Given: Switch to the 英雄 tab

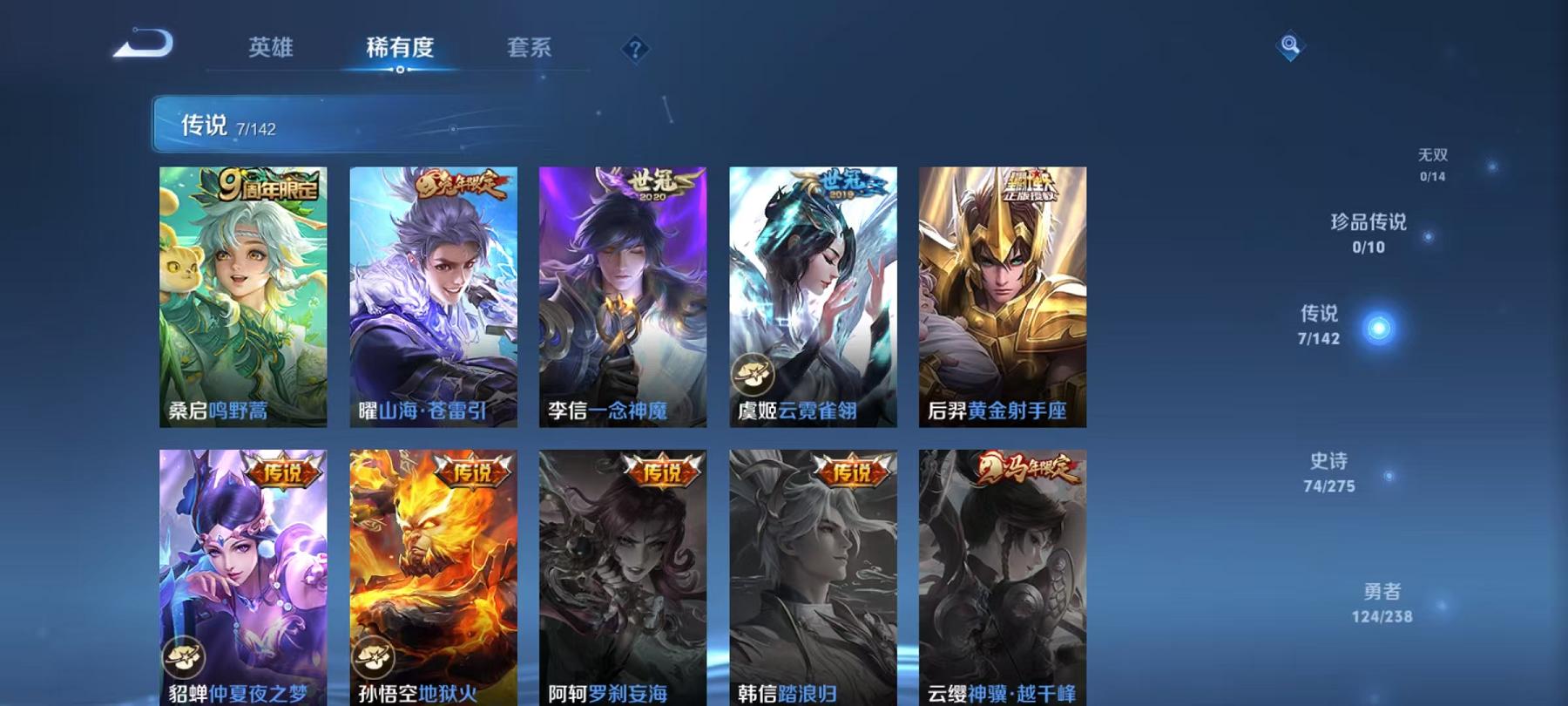Looking at the screenshot, I should click(270, 50).
